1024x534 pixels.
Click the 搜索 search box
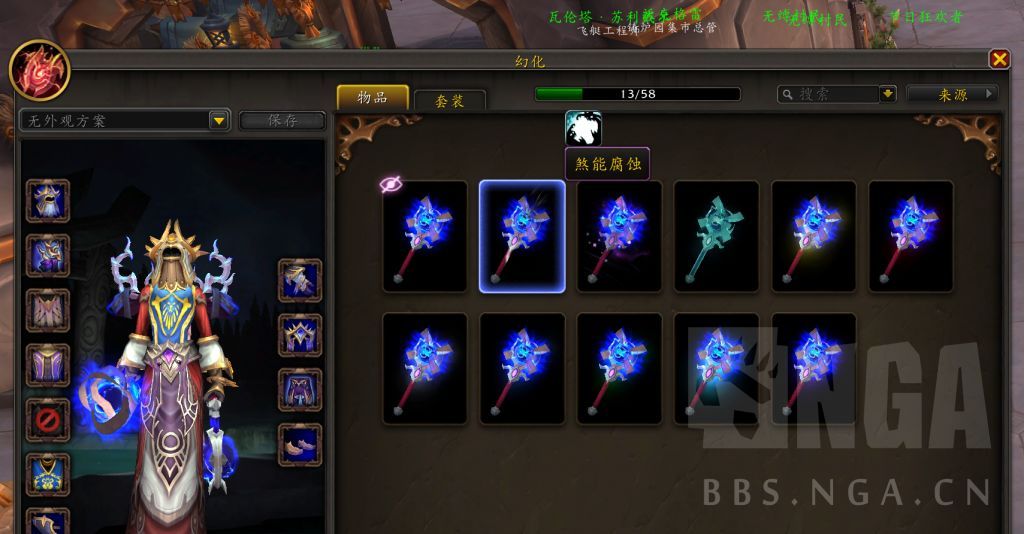[828, 94]
